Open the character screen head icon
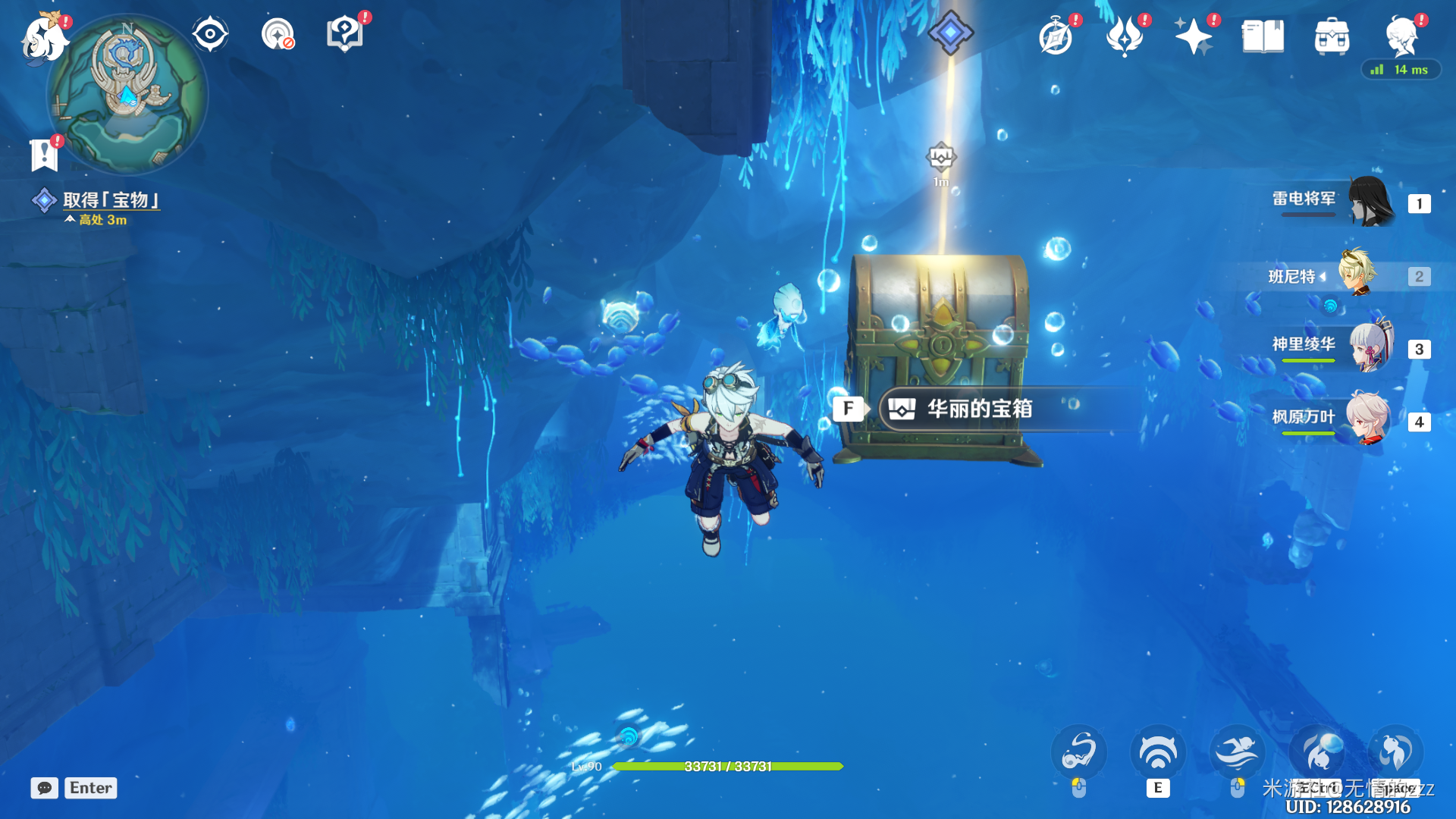1456x819 pixels. (x=1401, y=36)
